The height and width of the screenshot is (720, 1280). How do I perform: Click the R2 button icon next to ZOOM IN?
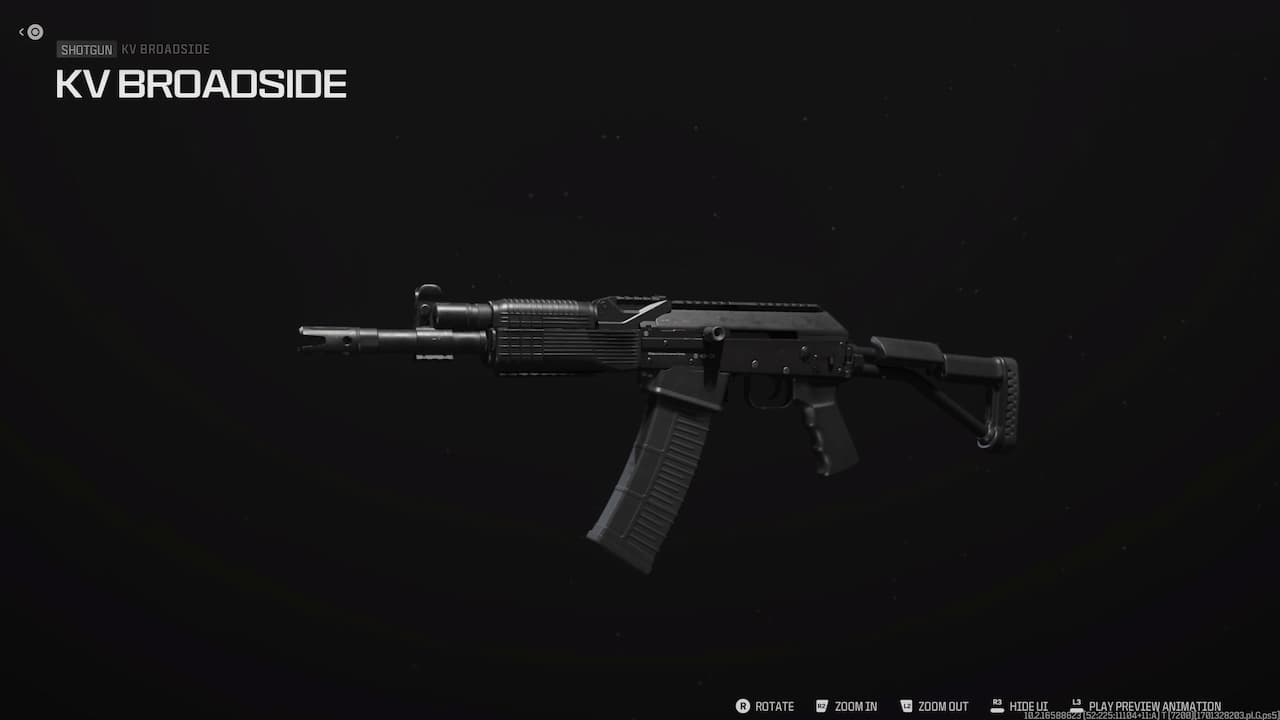click(820, 706)
